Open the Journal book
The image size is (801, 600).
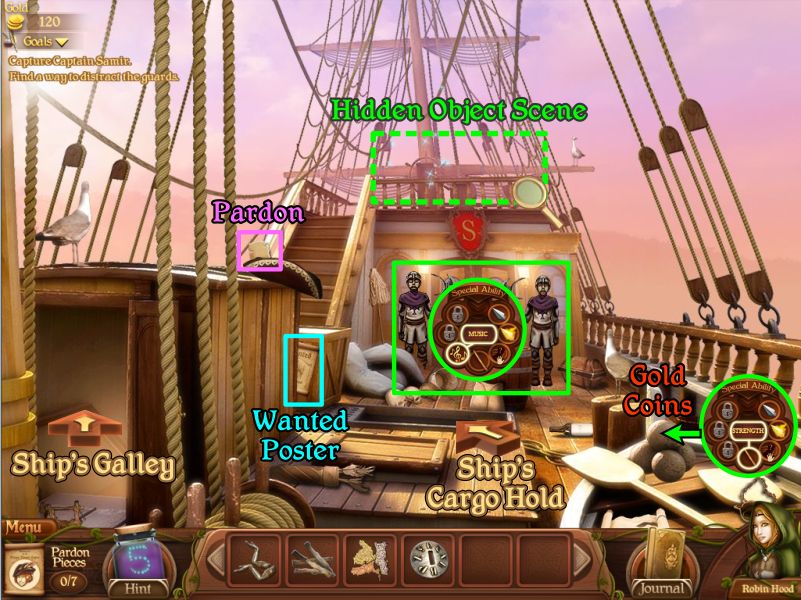click(x=659, y=561)
